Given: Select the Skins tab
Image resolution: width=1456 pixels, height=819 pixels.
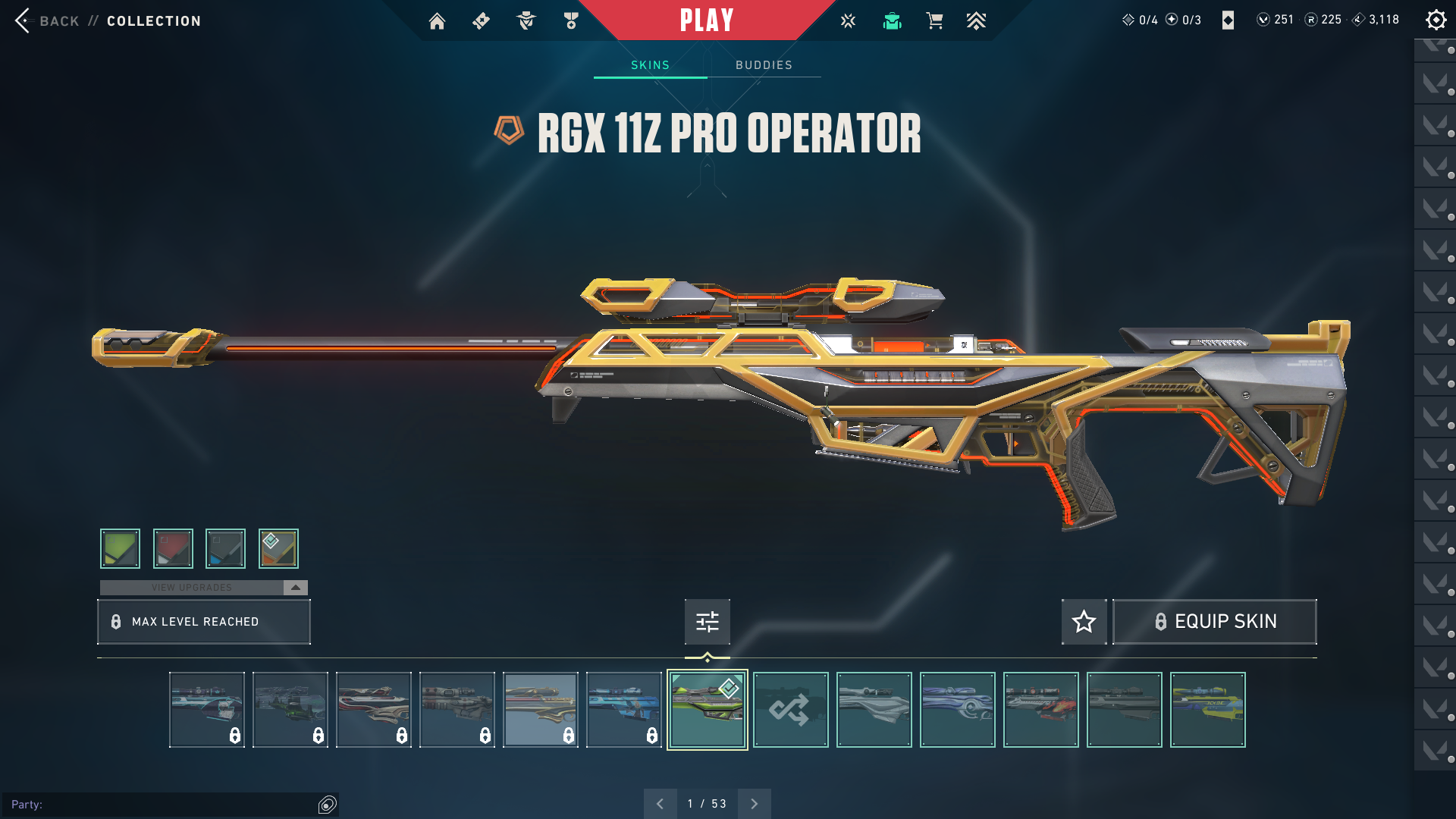Looking at the screenshot, I should pos(650,65).
